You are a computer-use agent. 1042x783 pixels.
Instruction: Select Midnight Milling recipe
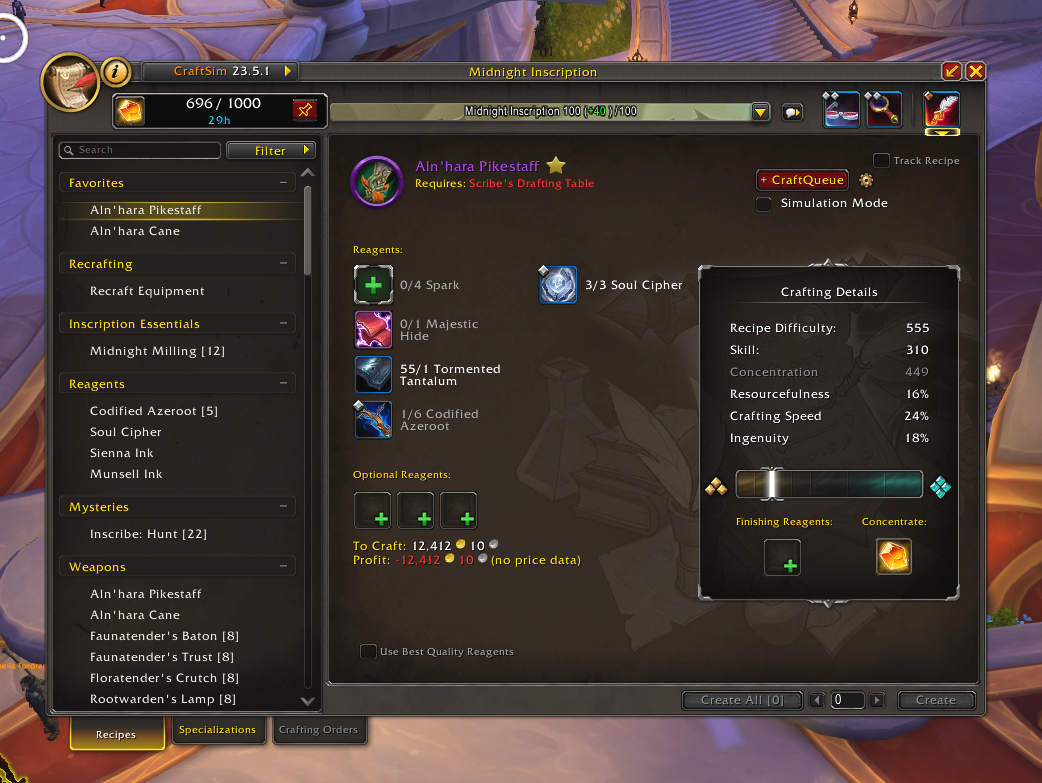pos(157,351)
